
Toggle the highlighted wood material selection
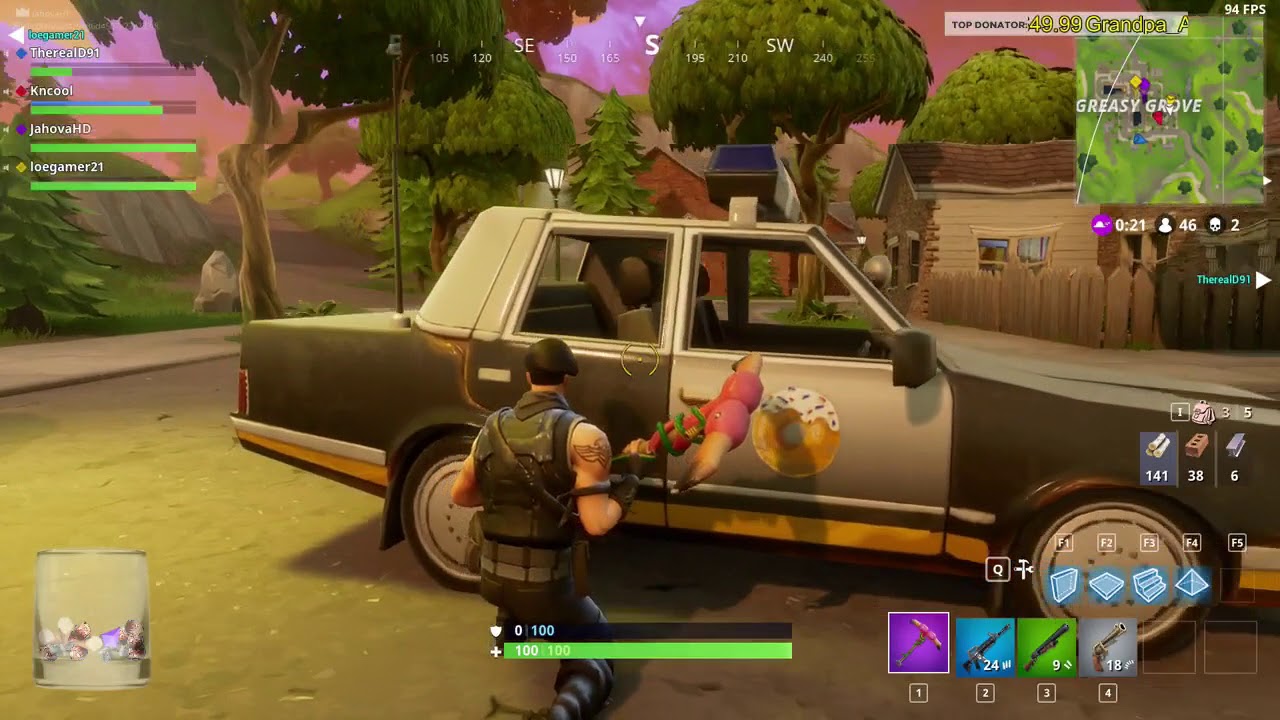click(1157, 455)
